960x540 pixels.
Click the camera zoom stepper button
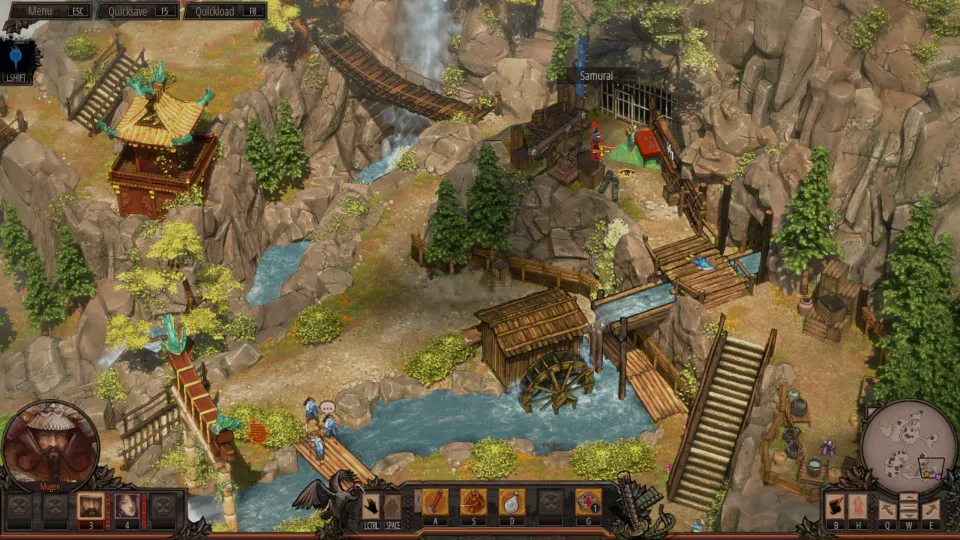click(x=908, y=507)
